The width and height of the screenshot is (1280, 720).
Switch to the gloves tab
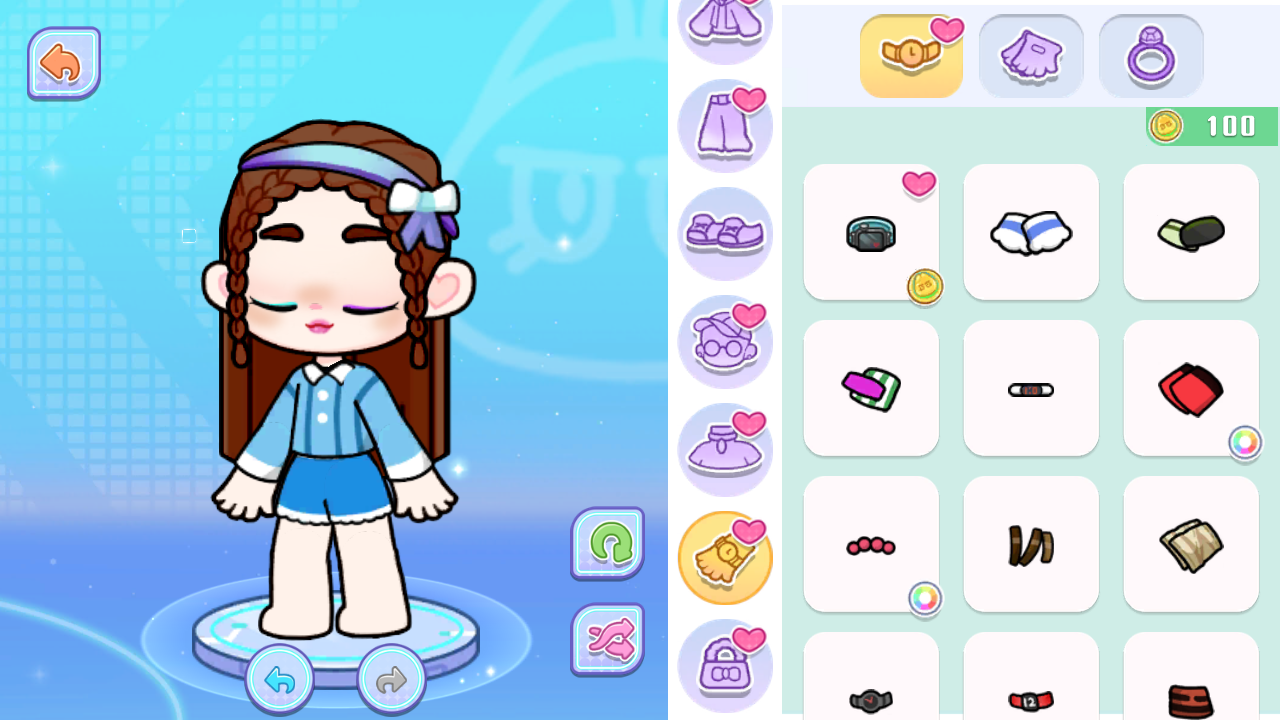click(1031, 56)
